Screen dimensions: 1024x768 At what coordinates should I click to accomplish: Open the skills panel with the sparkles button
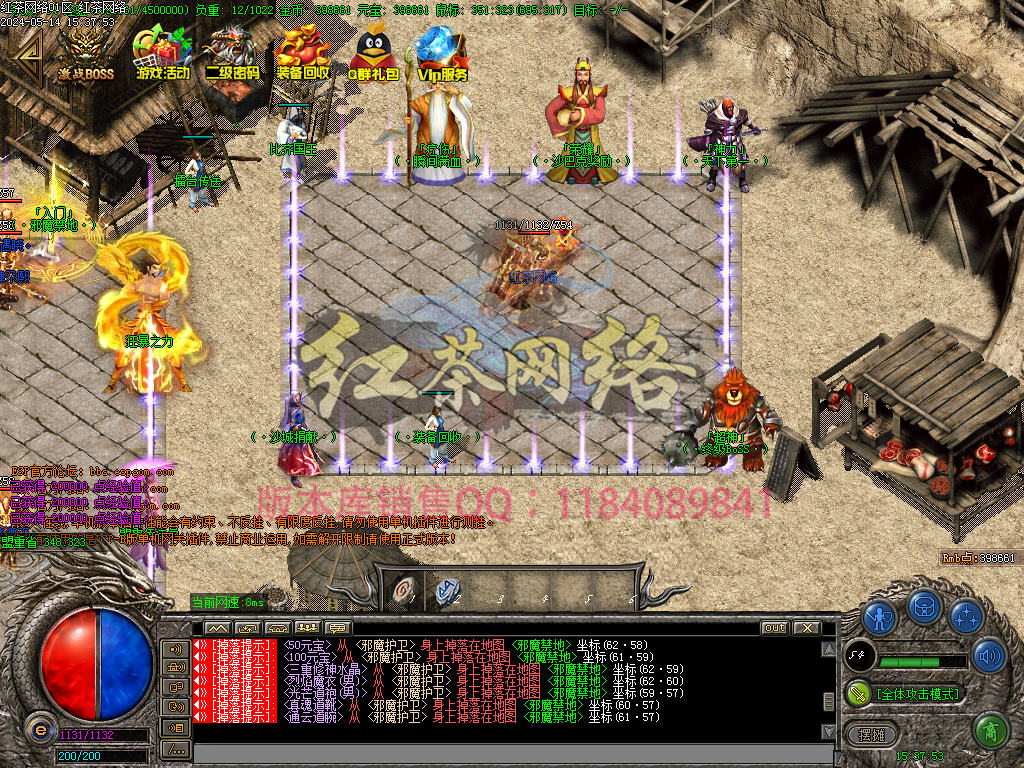click(x=966, y=616)
